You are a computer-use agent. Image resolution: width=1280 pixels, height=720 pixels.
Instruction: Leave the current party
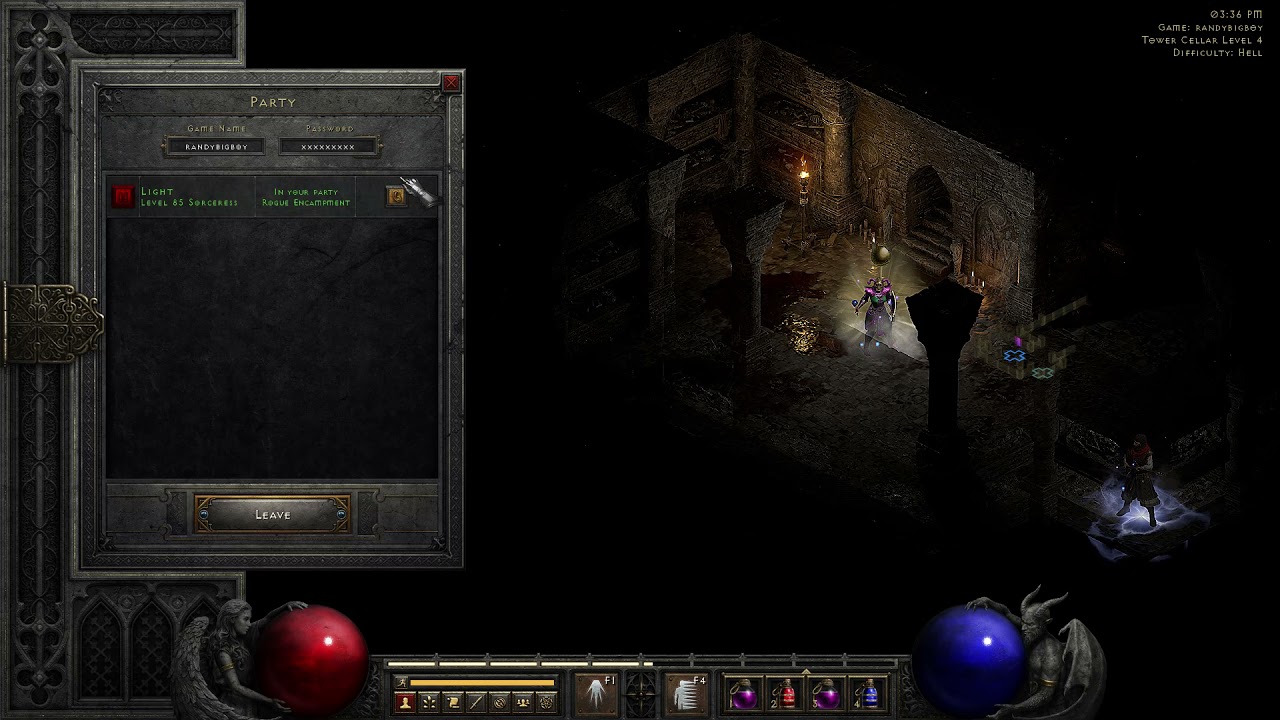[272, 515]
